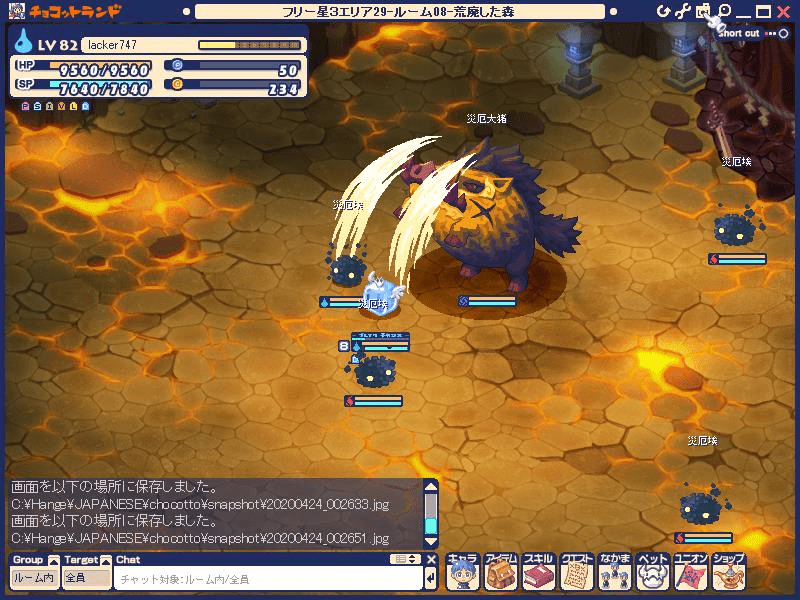The image size is (800, 600).
Task: Open the ユニオン union menu
Action: coord(692,572)
